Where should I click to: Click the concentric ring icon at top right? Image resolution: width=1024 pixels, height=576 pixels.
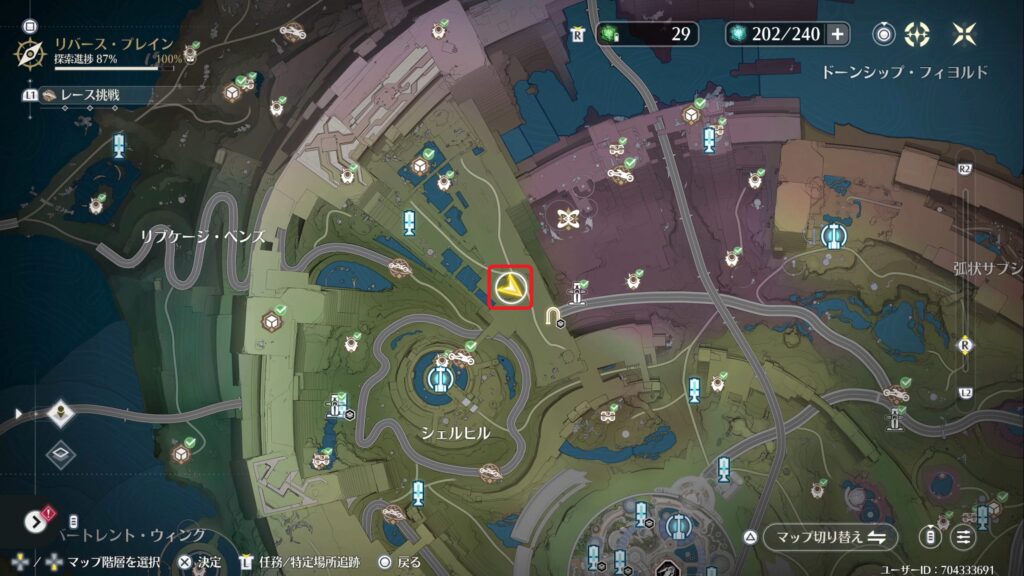[x=883, y=34]
